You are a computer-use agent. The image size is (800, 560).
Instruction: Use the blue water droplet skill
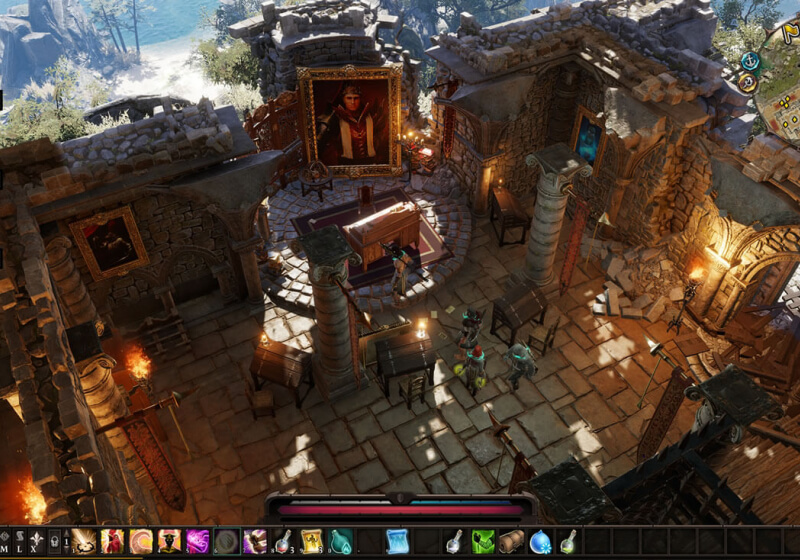pos(540,541)
